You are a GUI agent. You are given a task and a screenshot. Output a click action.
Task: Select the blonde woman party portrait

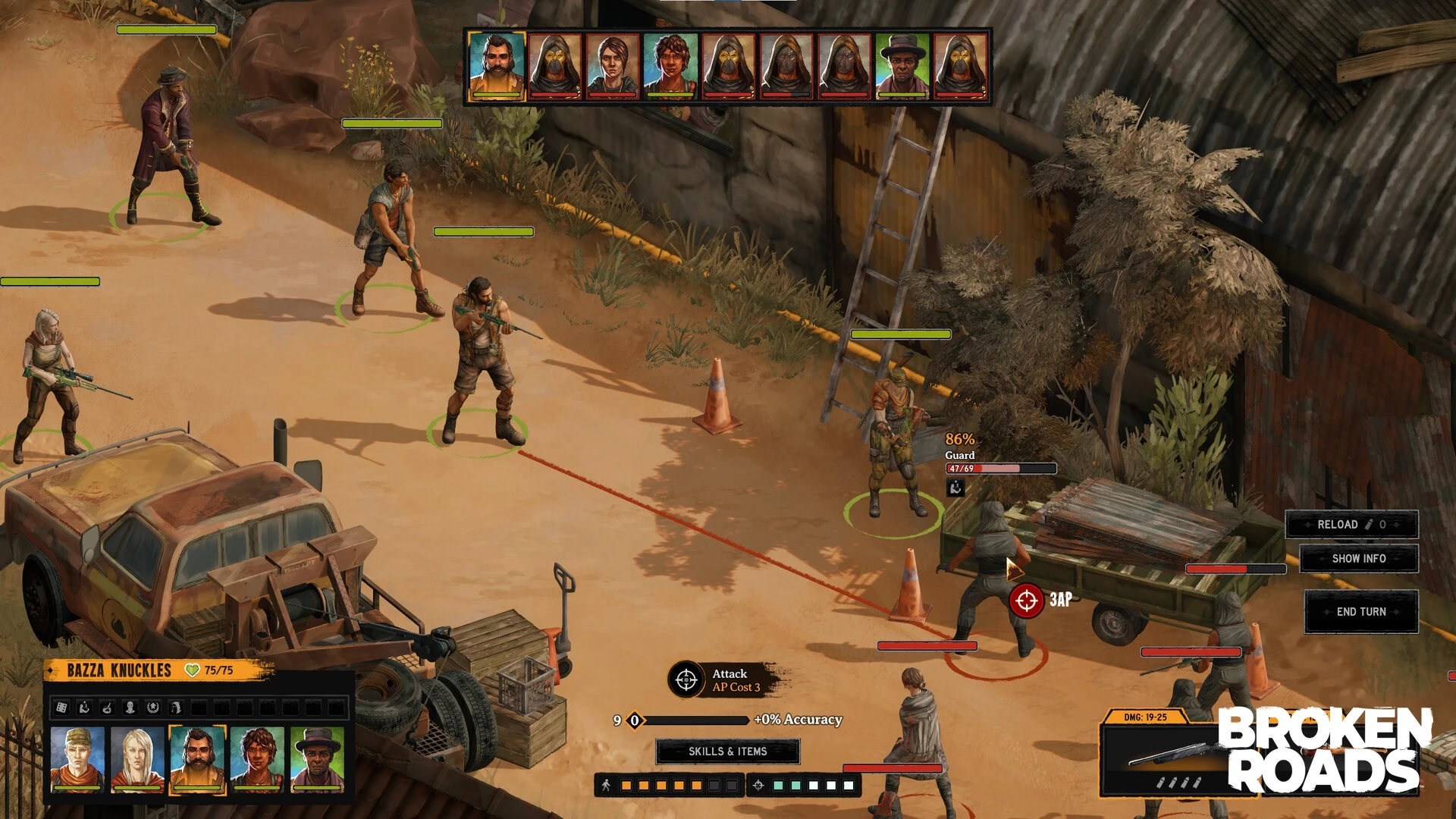[x=137, y=759]
